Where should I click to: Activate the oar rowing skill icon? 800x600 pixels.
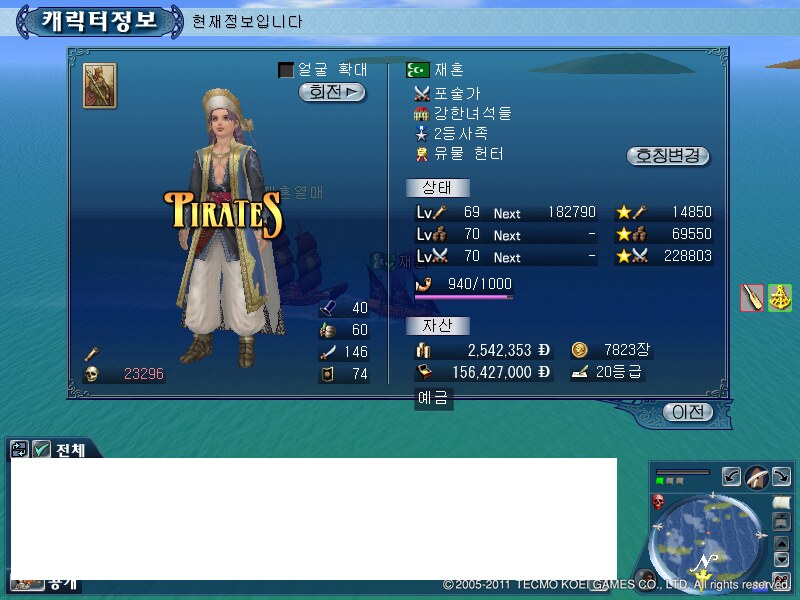(752, 297)
